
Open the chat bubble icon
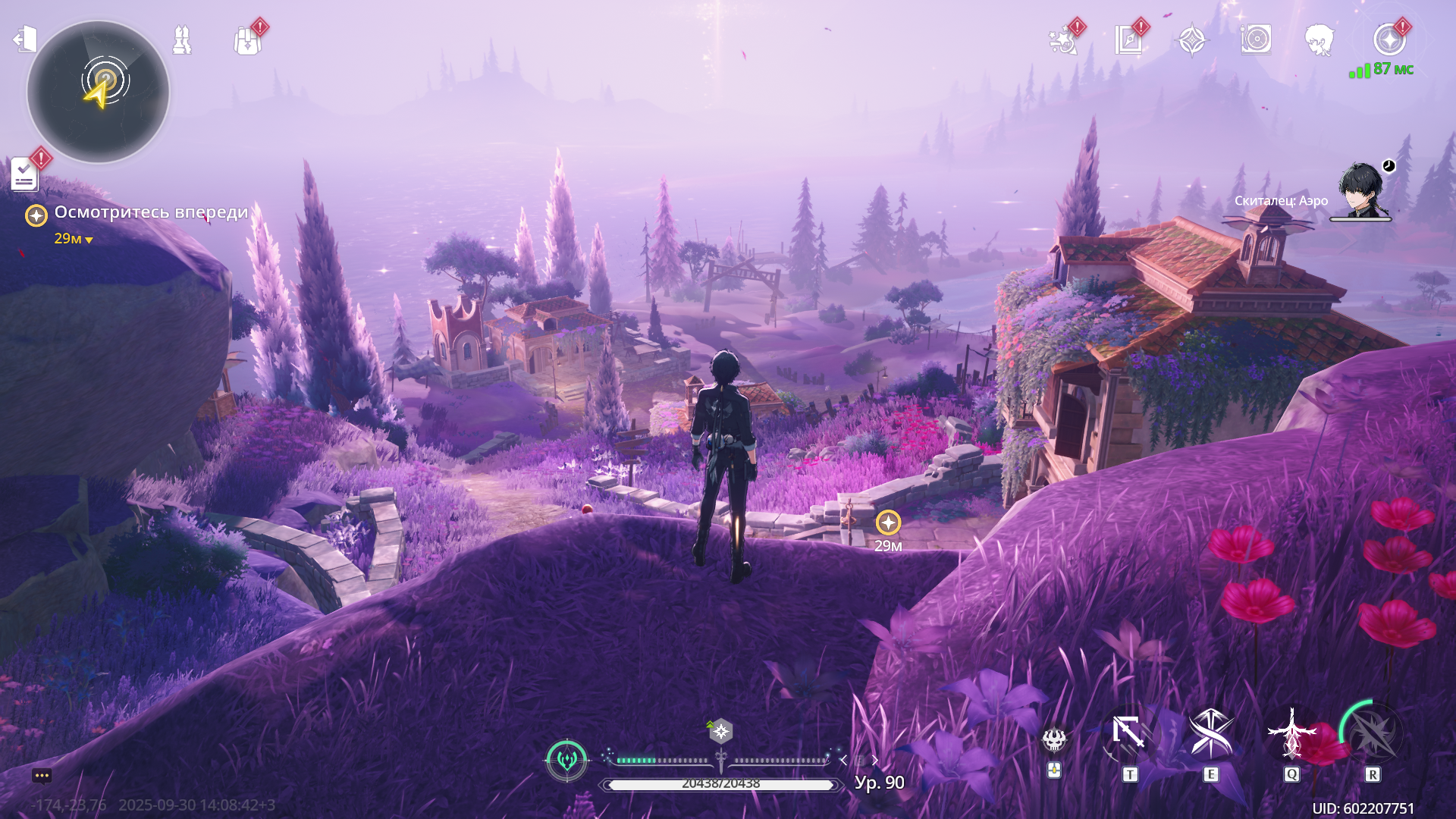(x=42, y=776)
